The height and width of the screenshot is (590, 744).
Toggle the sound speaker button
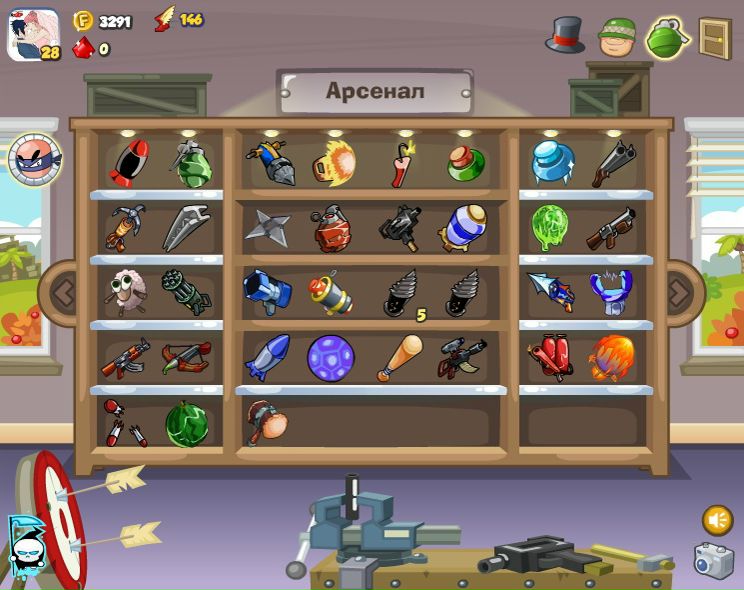coord(716,520)
